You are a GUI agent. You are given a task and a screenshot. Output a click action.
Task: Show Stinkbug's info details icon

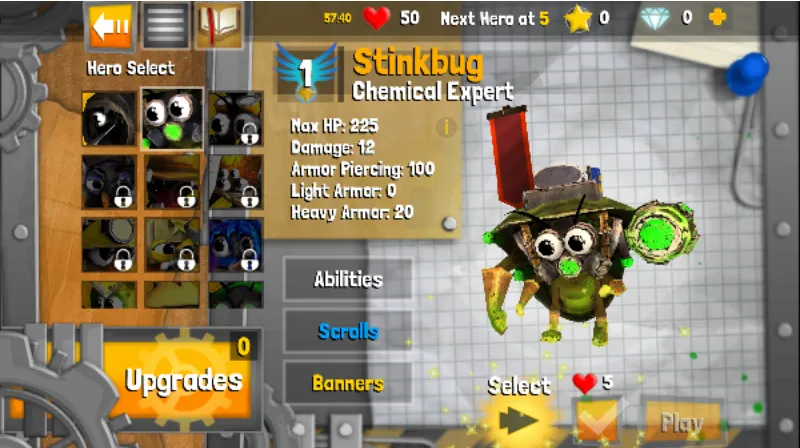(x=445, y=127)
